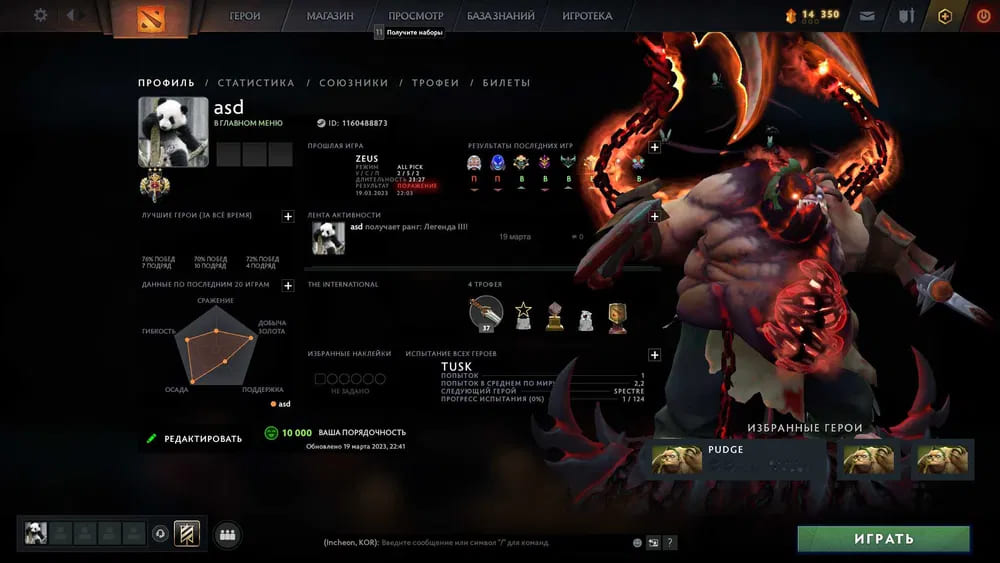This screenshot has width=1000, height=563.
Task: Click the panda profile avatar
Action: [173, 132]
